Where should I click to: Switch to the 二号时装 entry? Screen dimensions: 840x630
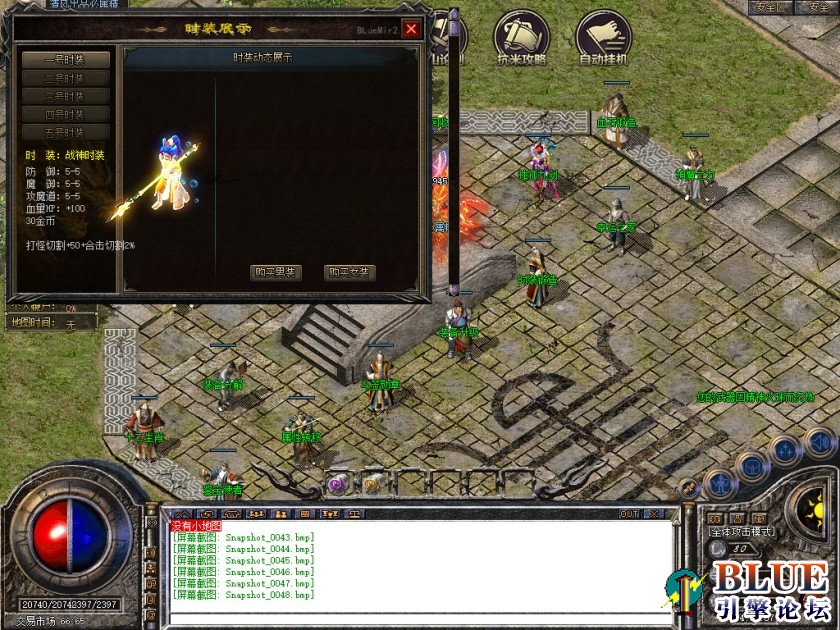[66, 78]
